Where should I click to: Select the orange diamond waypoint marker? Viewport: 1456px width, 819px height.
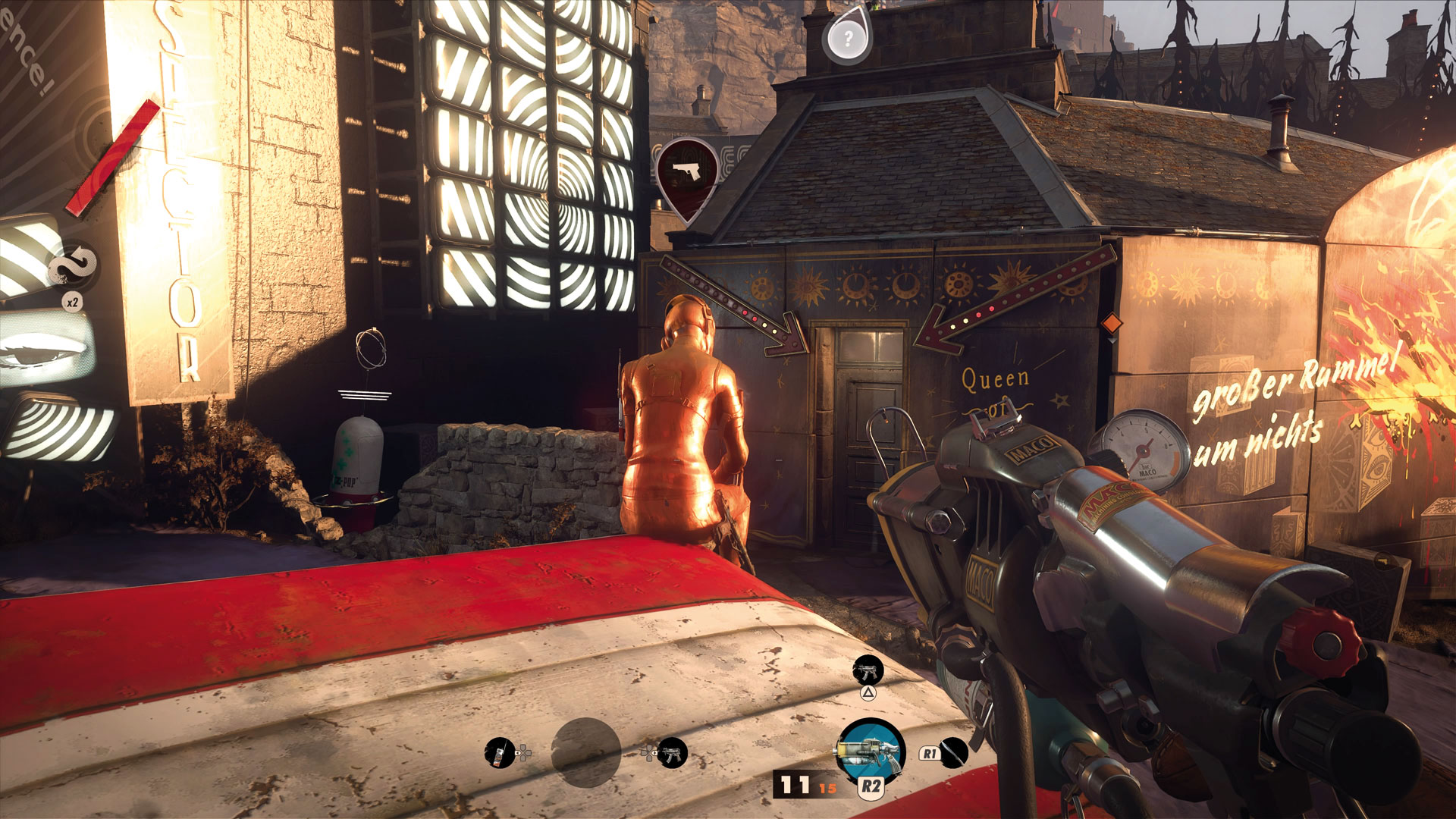coord(1112,323)
